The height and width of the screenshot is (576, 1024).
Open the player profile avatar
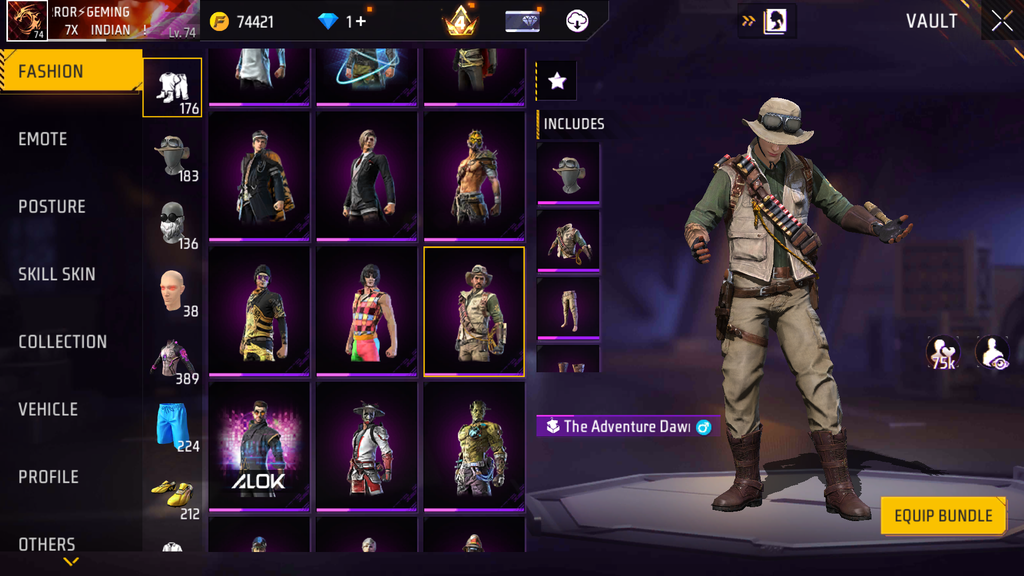pos(27,21)
